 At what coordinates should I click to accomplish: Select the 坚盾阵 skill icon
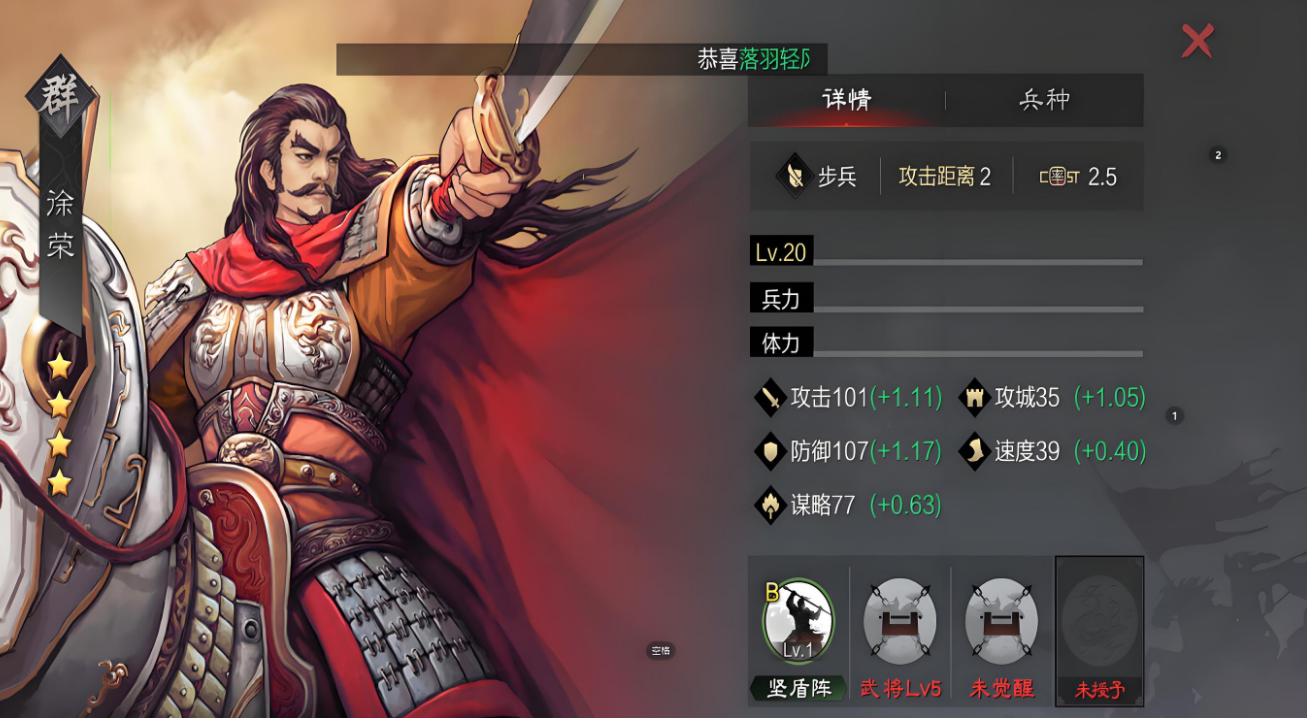pyautogui.click(x=798, y=621)
